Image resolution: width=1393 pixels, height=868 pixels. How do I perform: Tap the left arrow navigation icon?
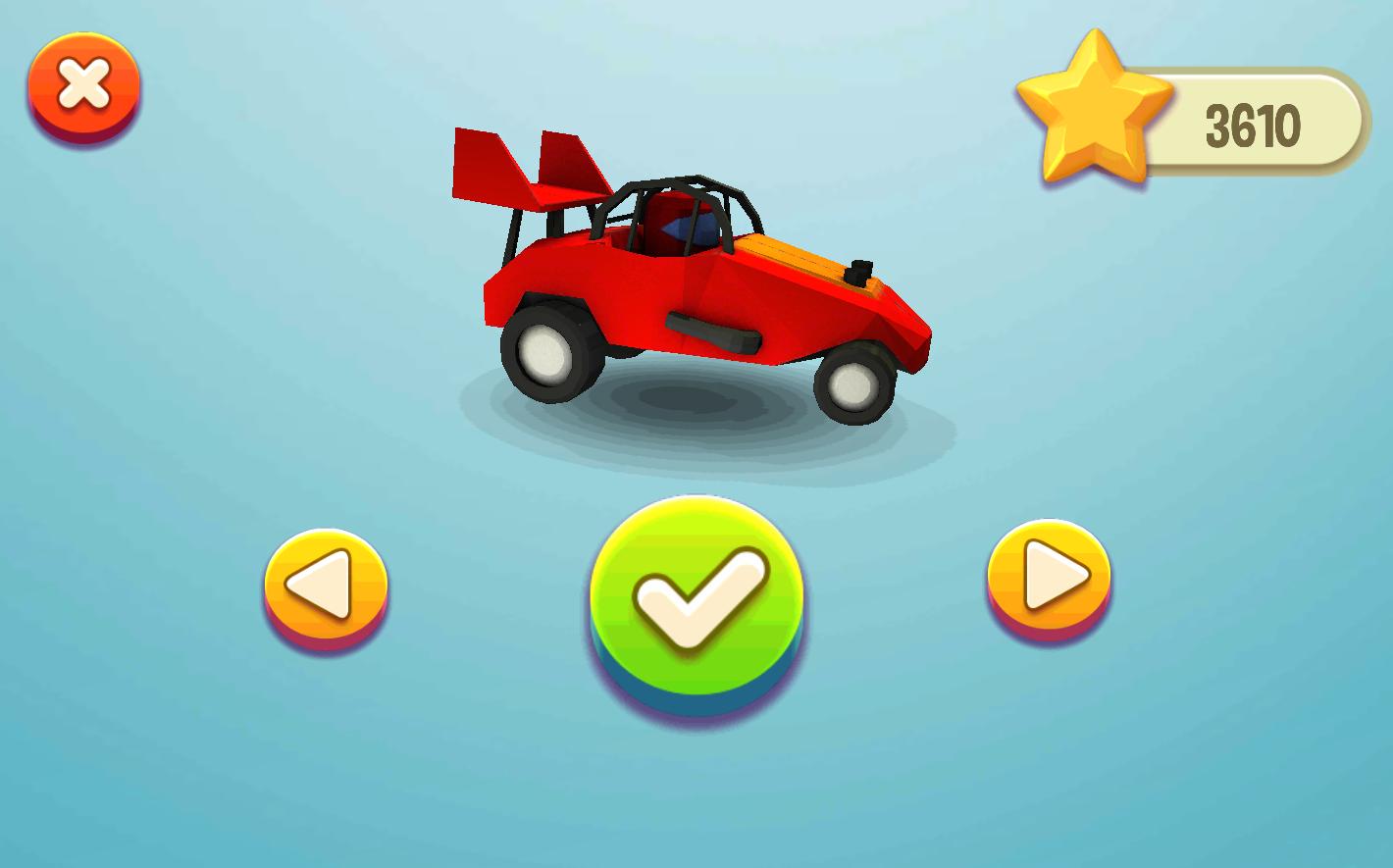327,582
